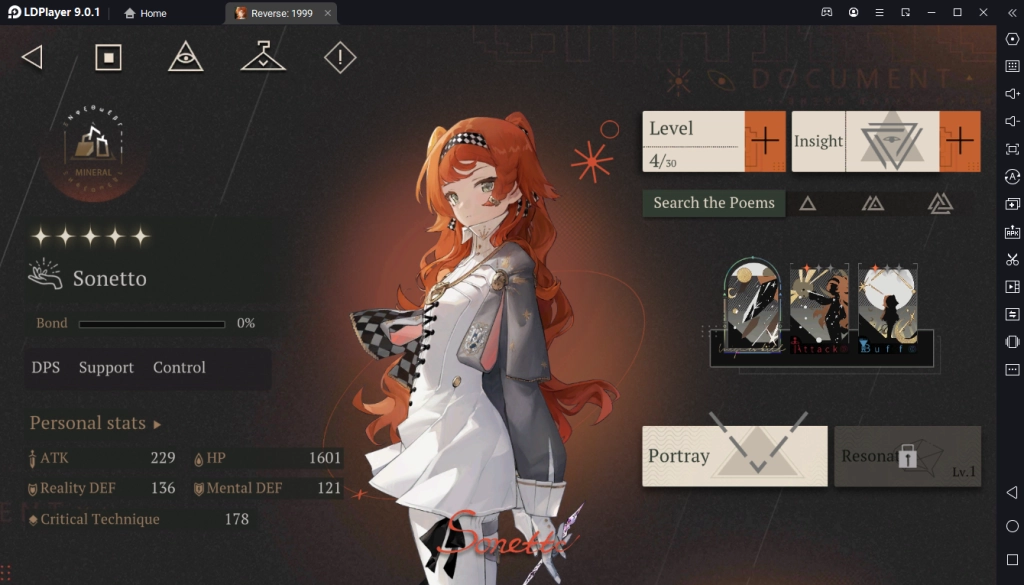Screen dimensions: 1024x585
Task: Upgrade Insight with its plus button
Action: (x=959, y=141)
